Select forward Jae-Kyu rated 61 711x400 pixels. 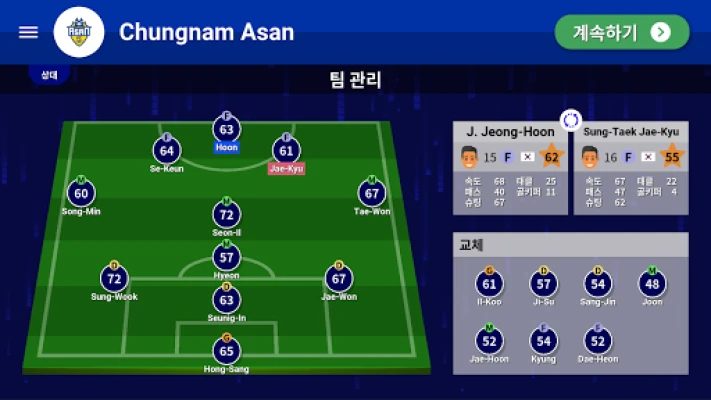click(x=287, y=152)
